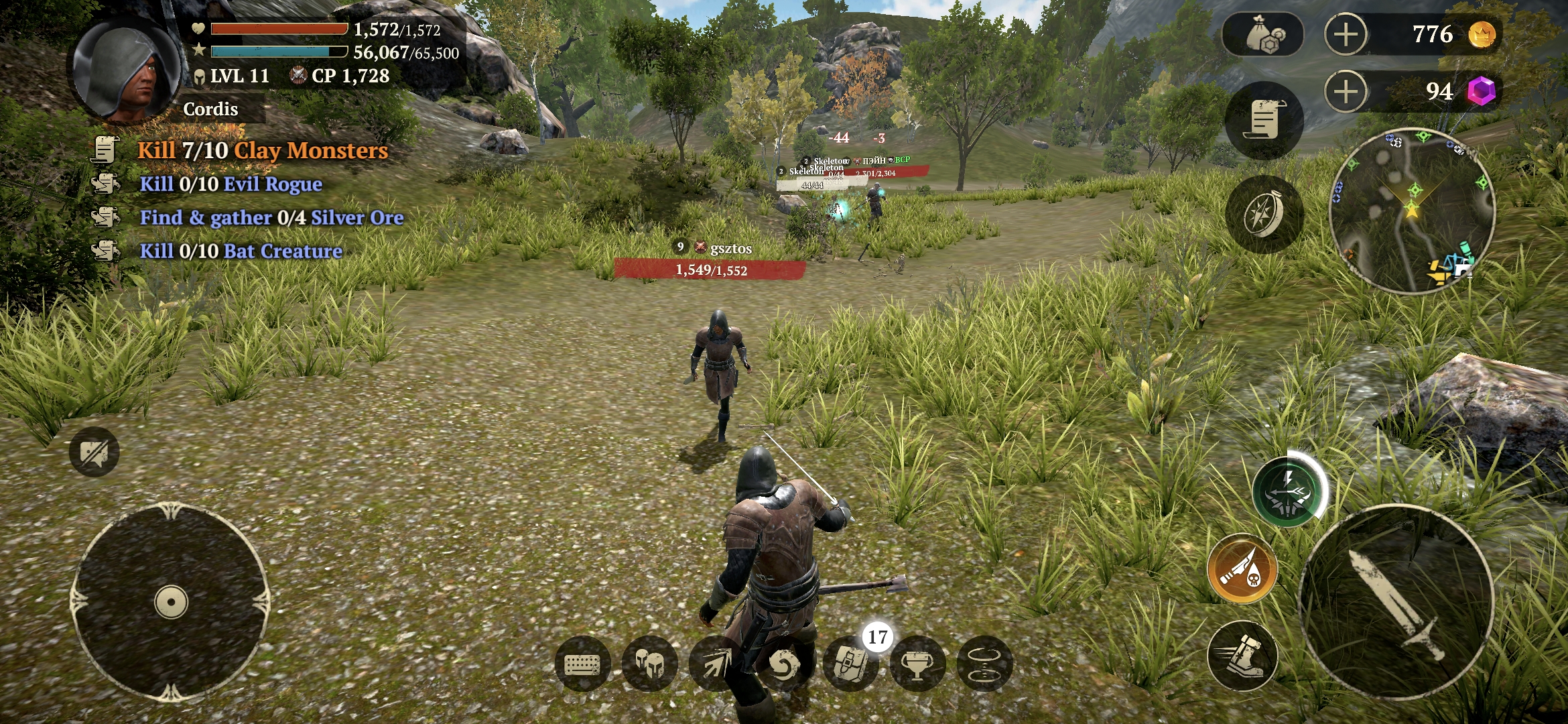Toggle the muted chat bubble icon
The height and width of the screenshot is (724, 1568).
[x=94, y=452]
